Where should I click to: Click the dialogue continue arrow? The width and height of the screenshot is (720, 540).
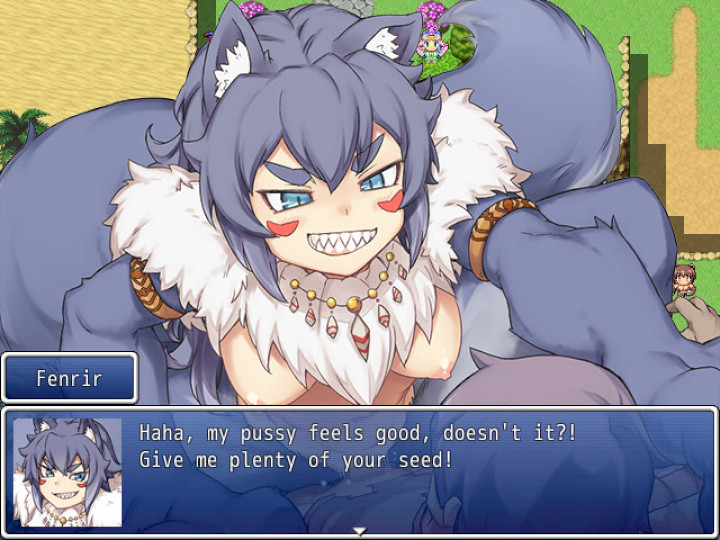(360, 531)
